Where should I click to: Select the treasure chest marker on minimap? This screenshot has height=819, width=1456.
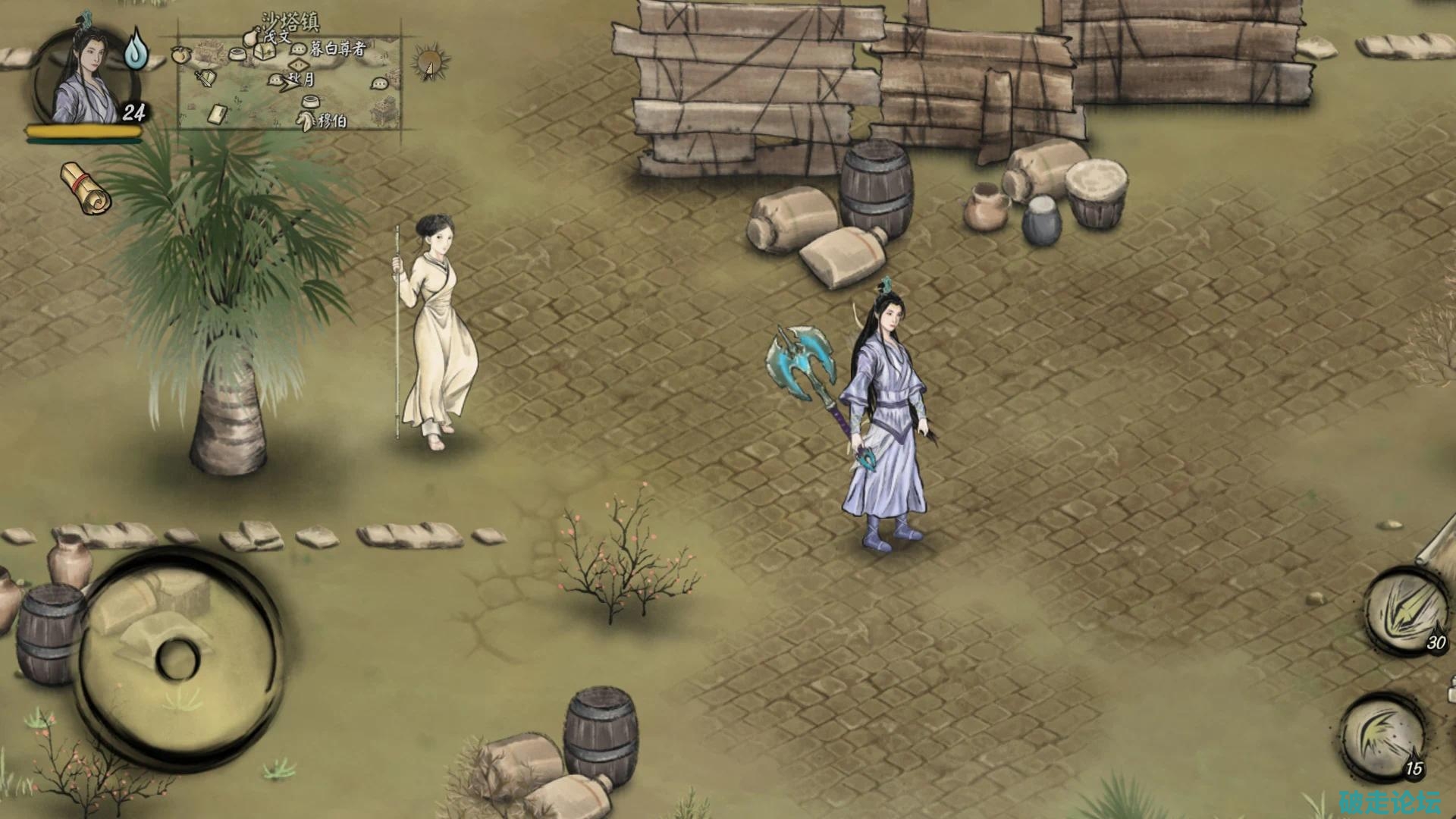tap(265, 52)
